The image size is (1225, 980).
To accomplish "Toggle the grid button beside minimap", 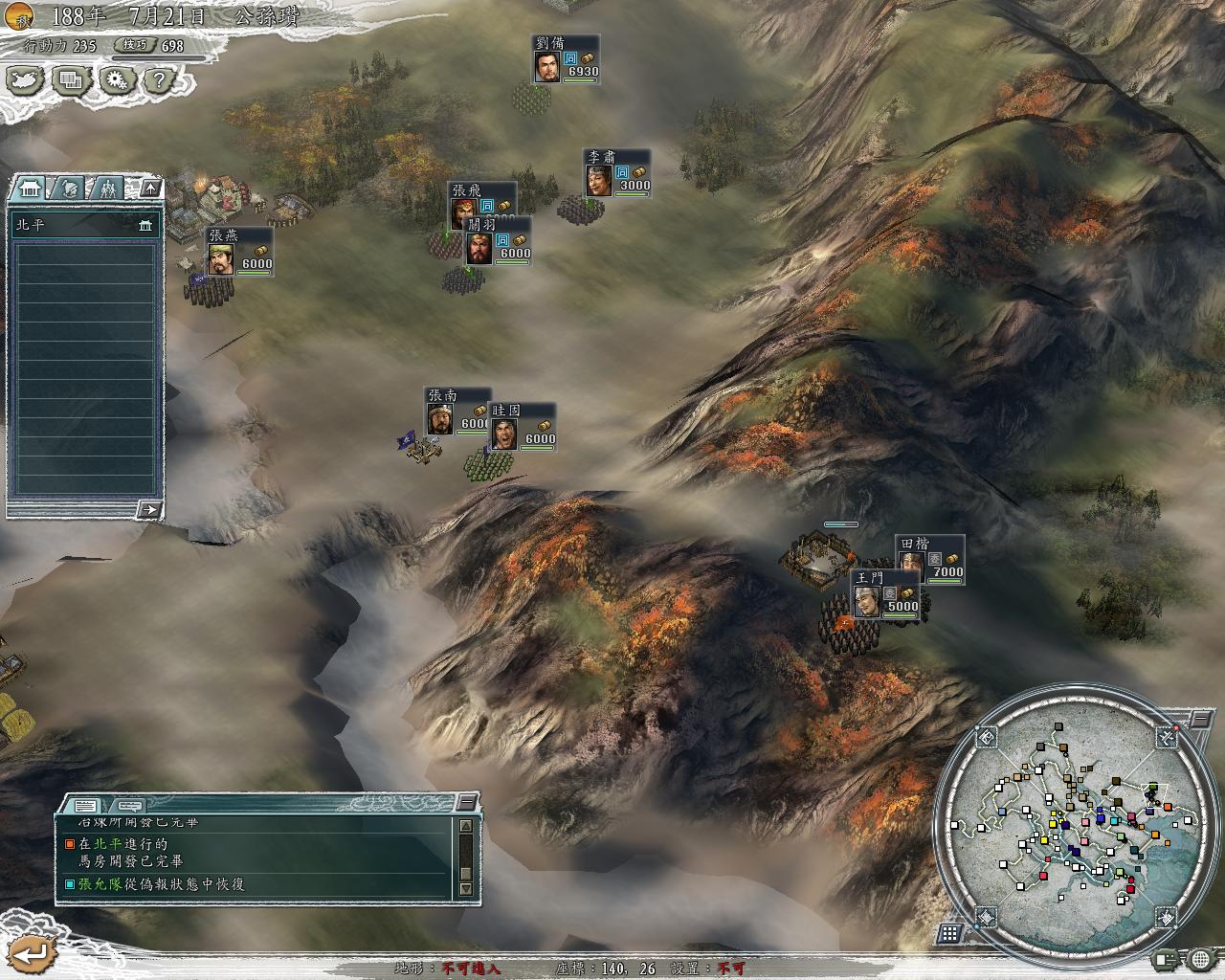I will (950, 932).
